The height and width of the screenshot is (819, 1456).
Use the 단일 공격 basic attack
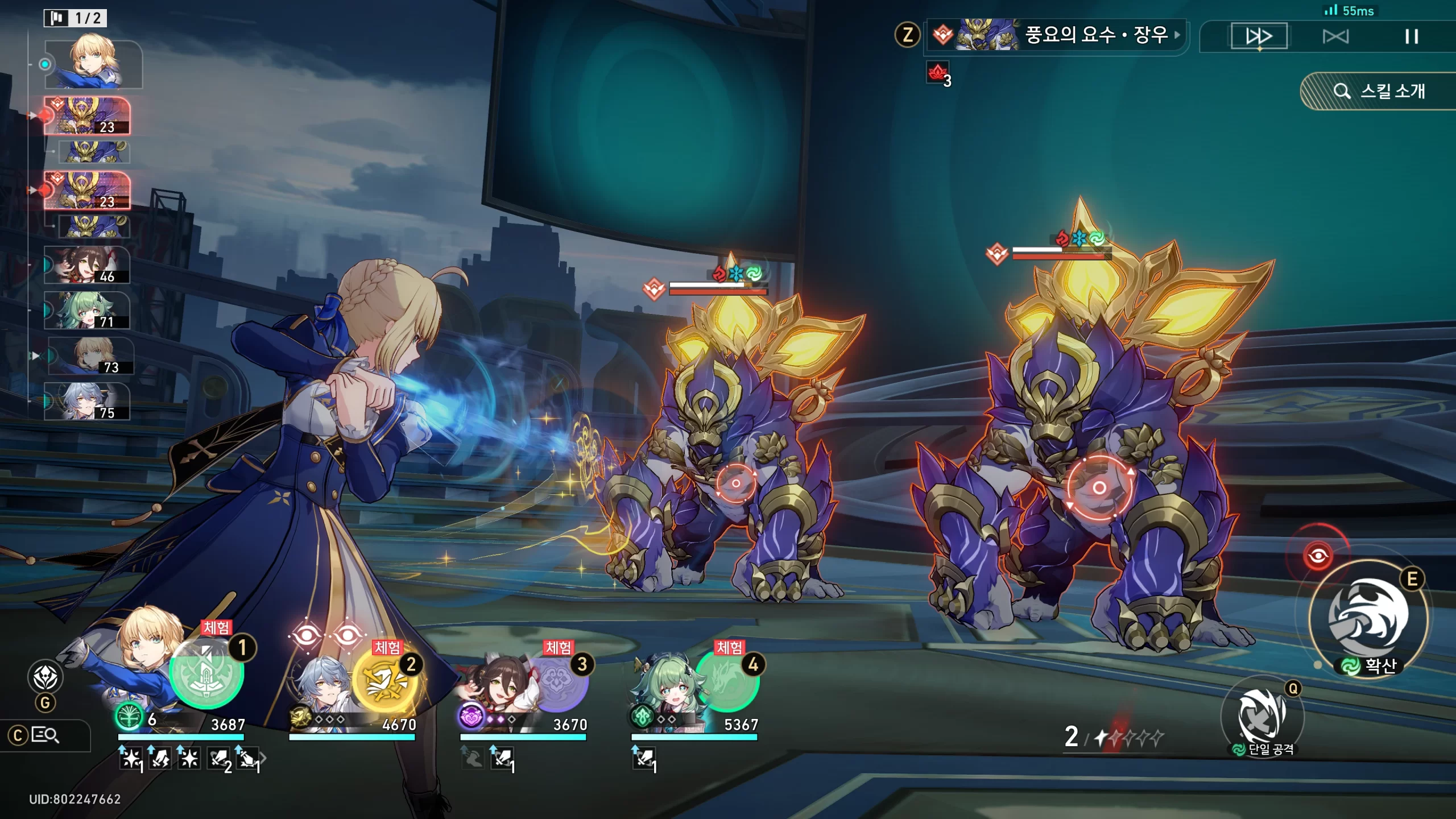(x=1263, y=715)
